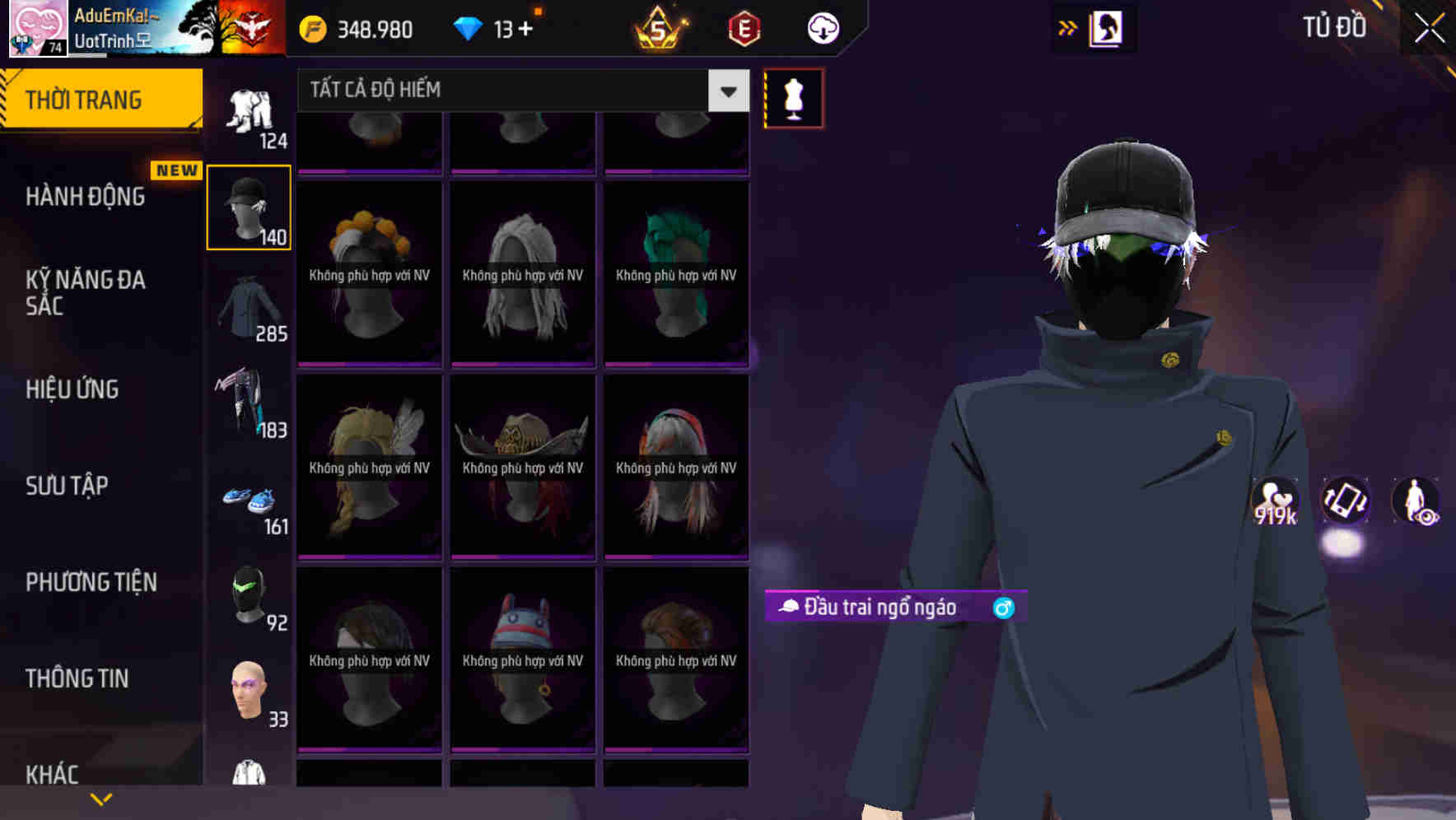Open the cloud download icon
1456x820 pixels.
pyautogui.click(x=823, y=28)
